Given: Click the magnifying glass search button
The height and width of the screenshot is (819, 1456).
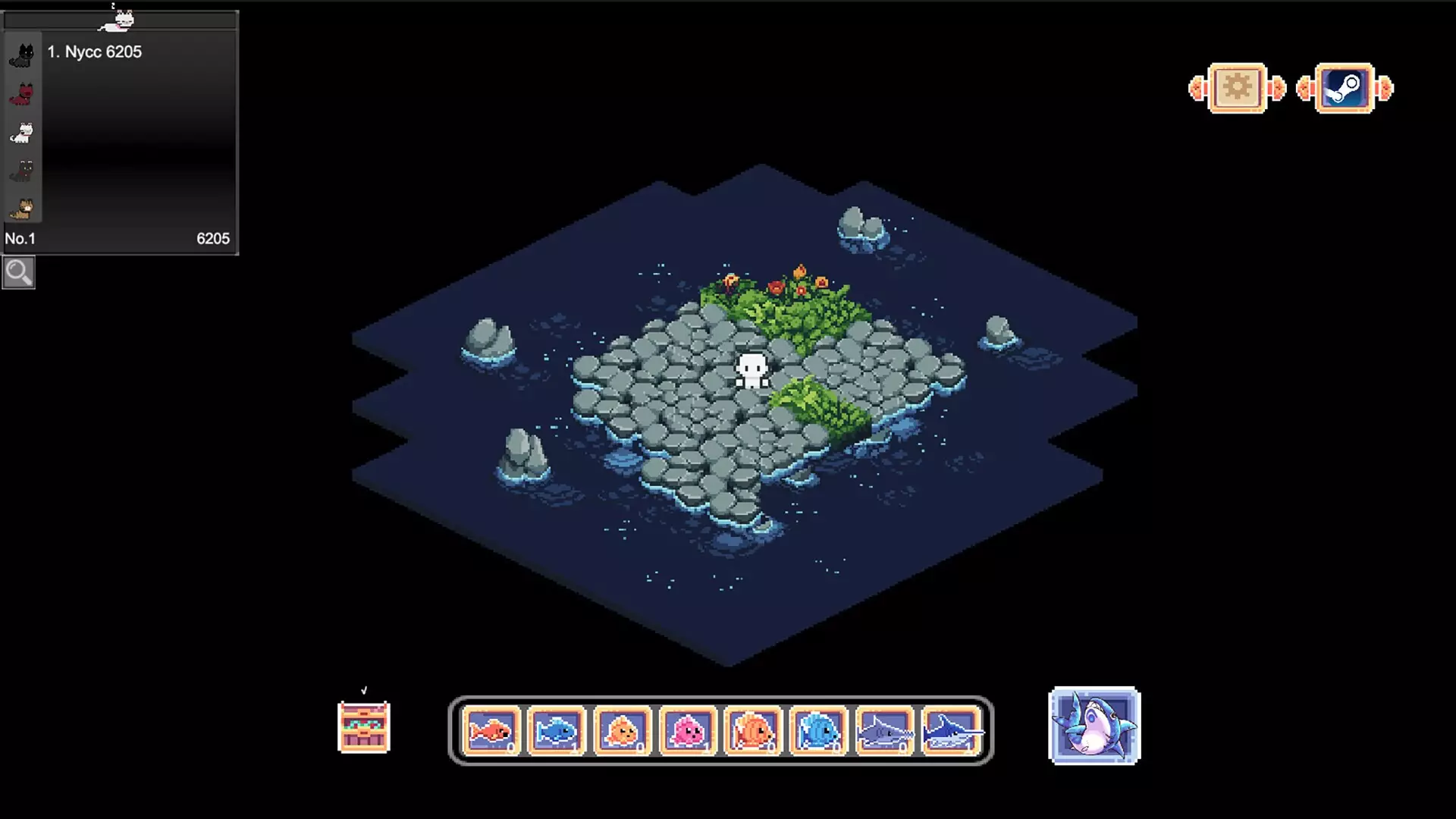Looking at the screenshot, I should click(x=18, y=272).
